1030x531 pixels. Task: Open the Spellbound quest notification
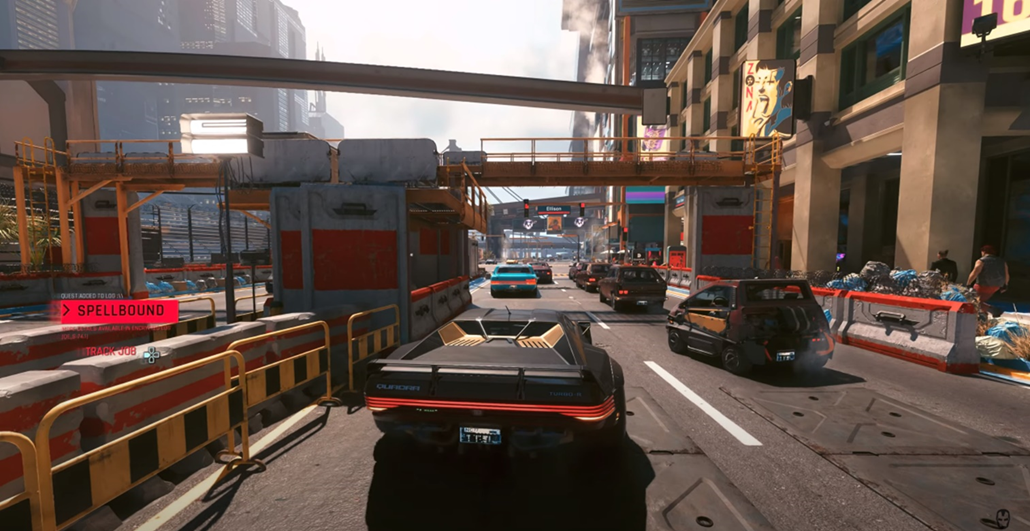pos(118,311)
